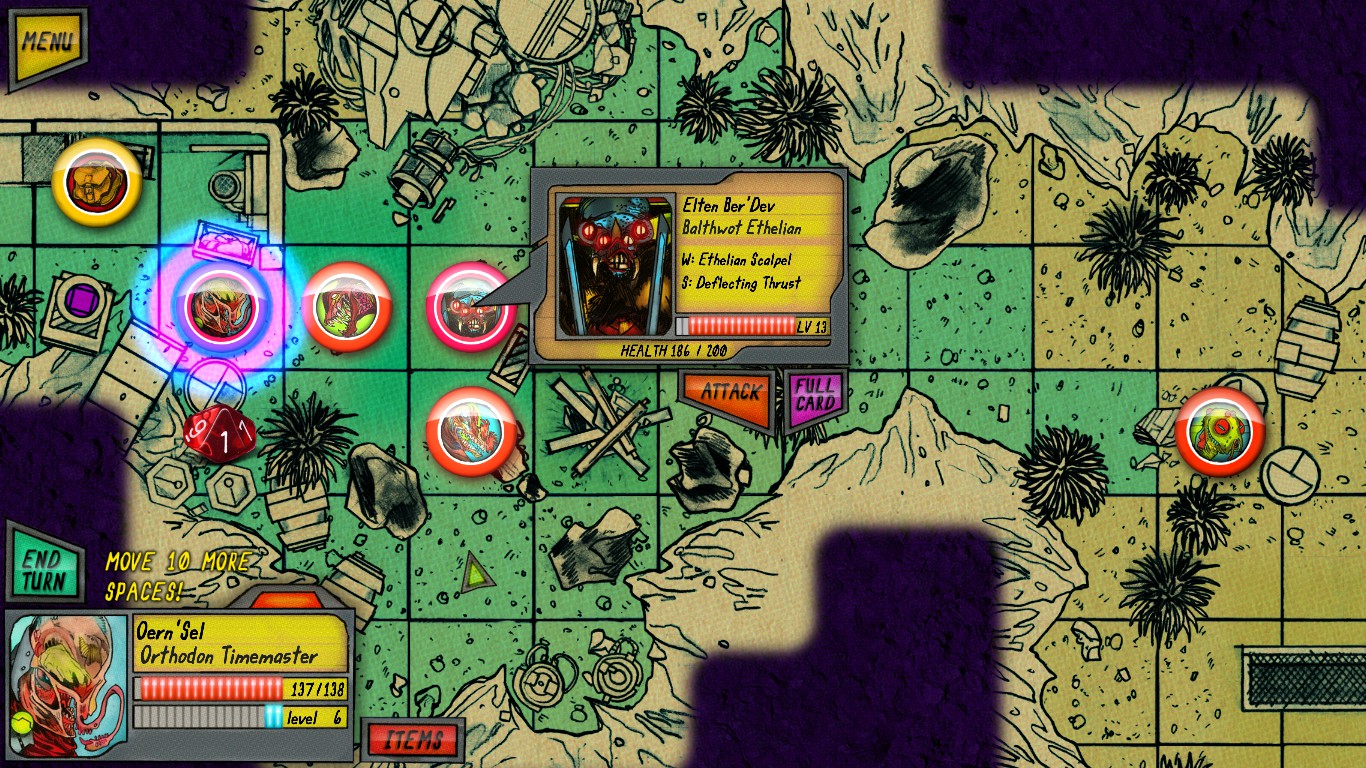Click the green-capped enemy token beside Oern'Sel

pyautogui.click(x=349, y=307)
